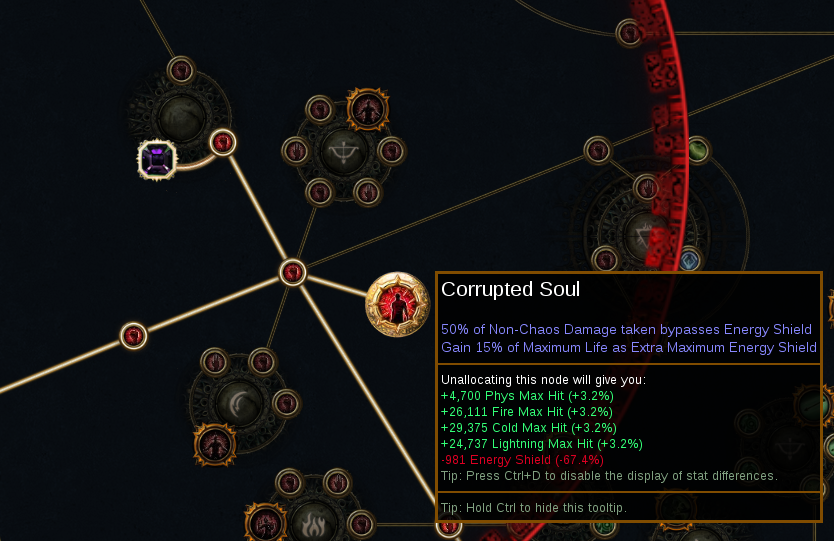Select the blue node next to the red ring
This screenshot has height=541, width=834.
(688, 261)
